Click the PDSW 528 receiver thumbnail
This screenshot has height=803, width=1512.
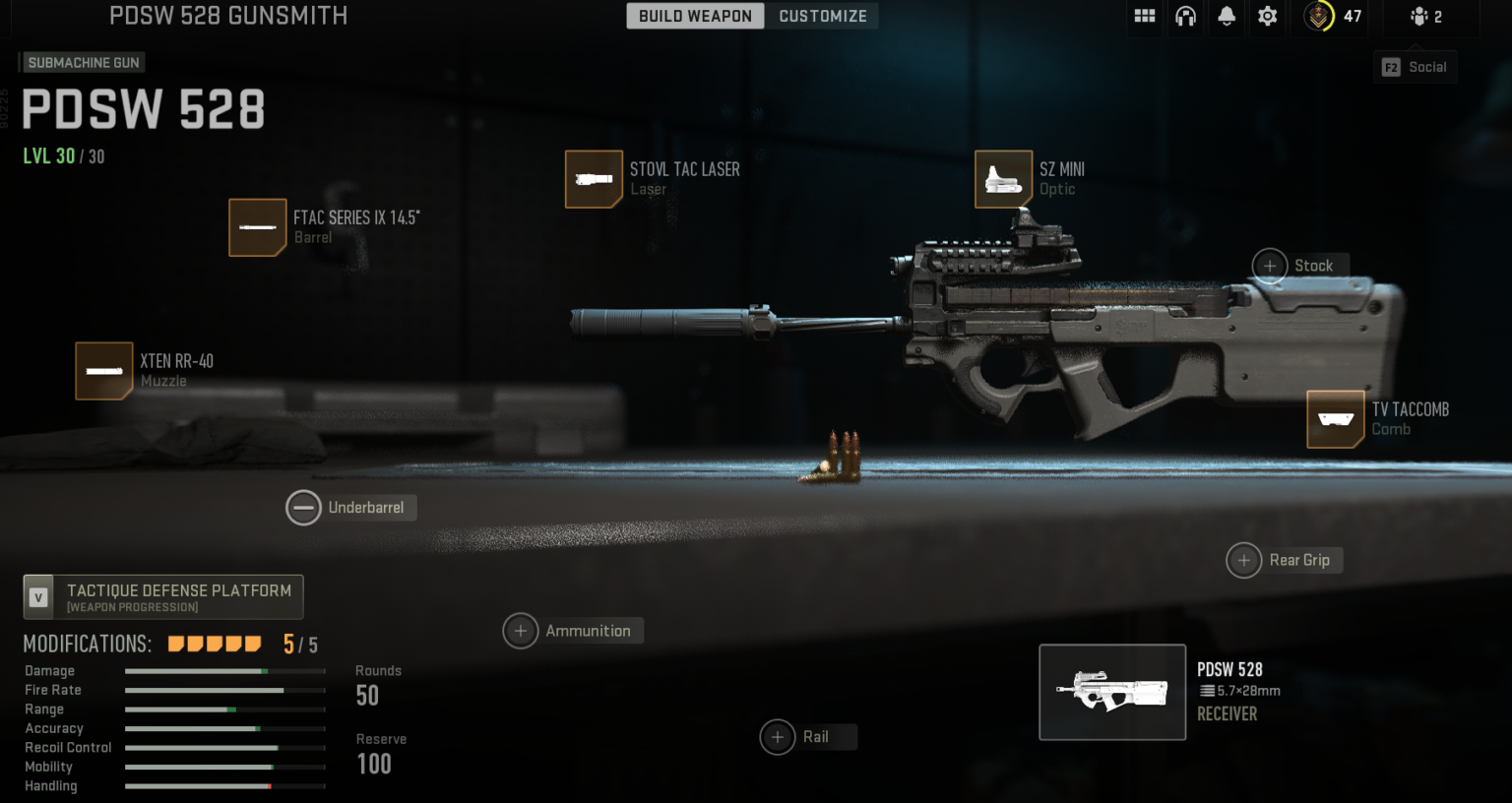tap(1112, 692)
